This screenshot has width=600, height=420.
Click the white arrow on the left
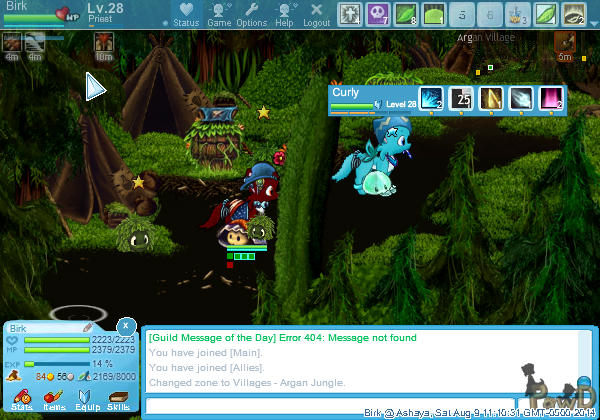pyautogui.click(x=95, y=88)
